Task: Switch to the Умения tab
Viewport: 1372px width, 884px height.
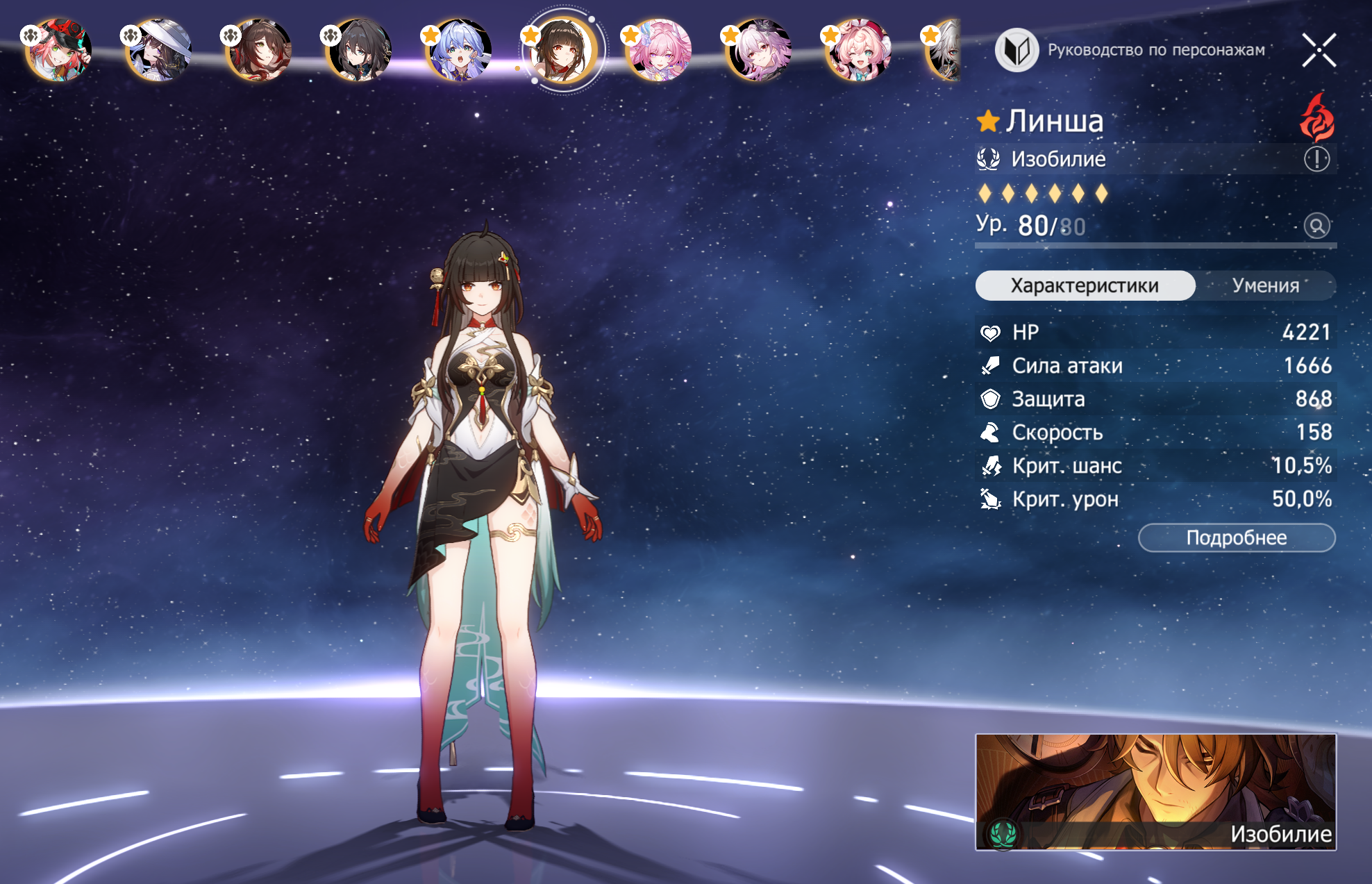Action: click(x=1265, y=285)
